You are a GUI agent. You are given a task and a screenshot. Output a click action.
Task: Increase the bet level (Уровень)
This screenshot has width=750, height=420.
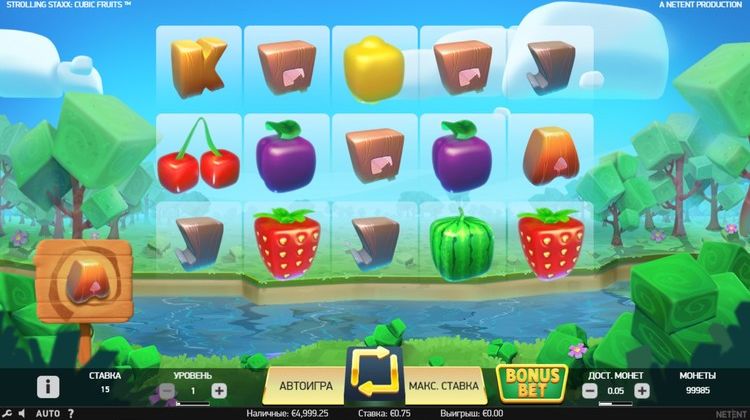220,391
